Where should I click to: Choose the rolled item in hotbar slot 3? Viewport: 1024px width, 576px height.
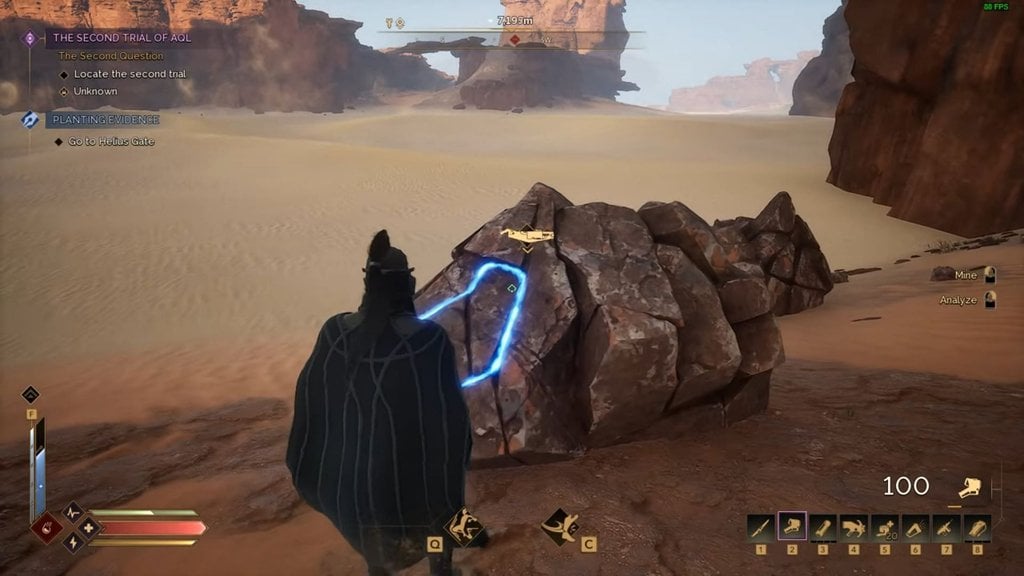823,527
